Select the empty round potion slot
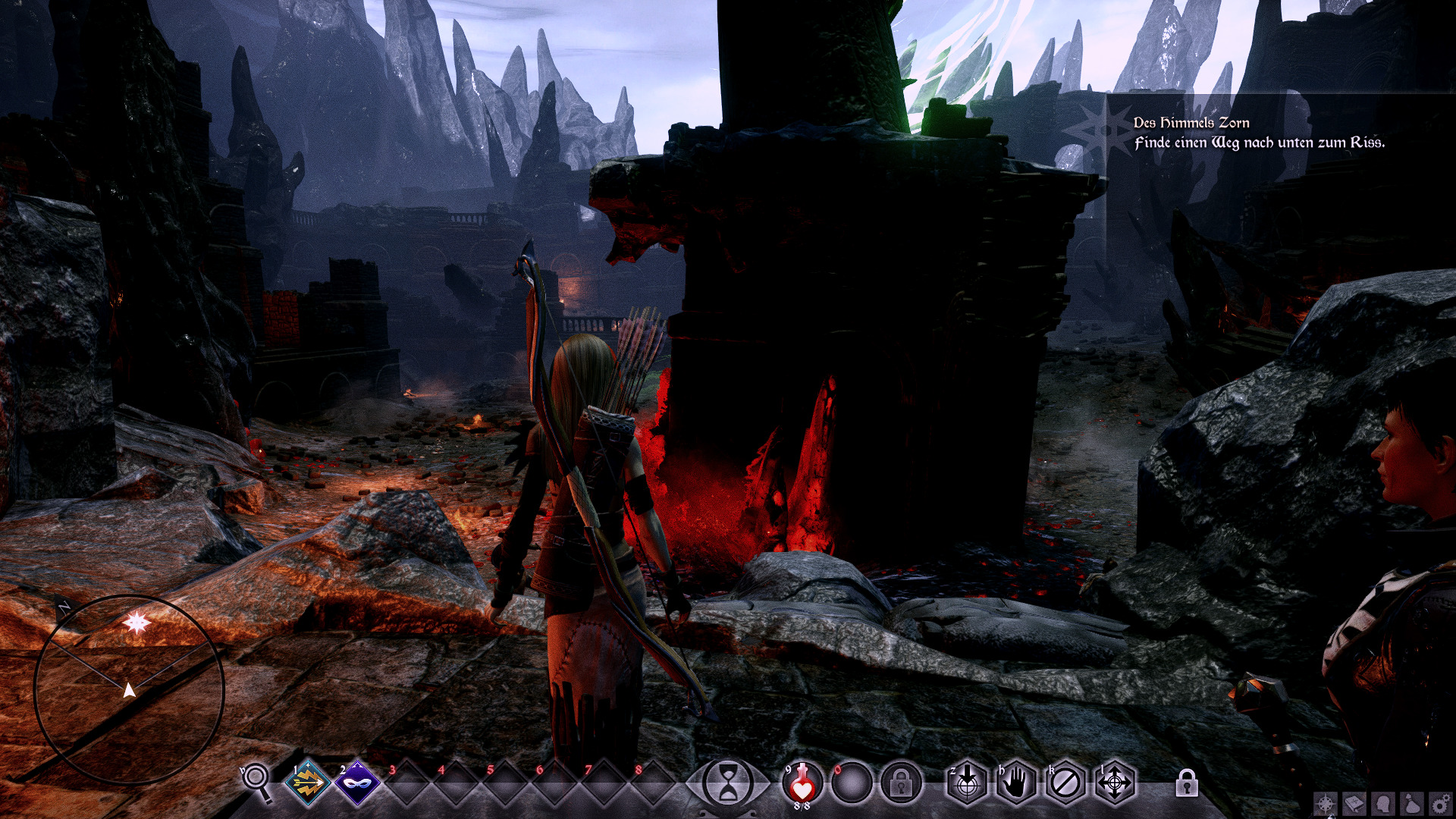This screenshot has width=1456, height=819. tap(851, 783)
